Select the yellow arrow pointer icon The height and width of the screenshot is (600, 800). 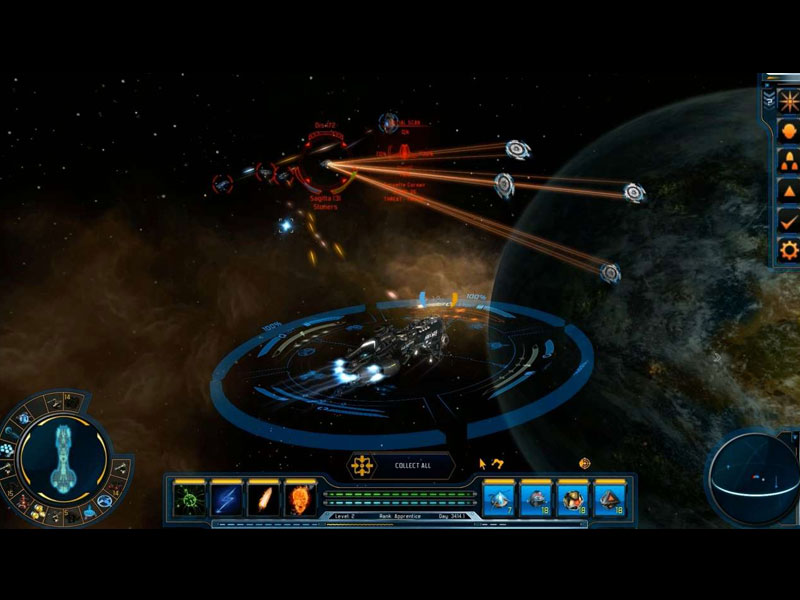482,464
